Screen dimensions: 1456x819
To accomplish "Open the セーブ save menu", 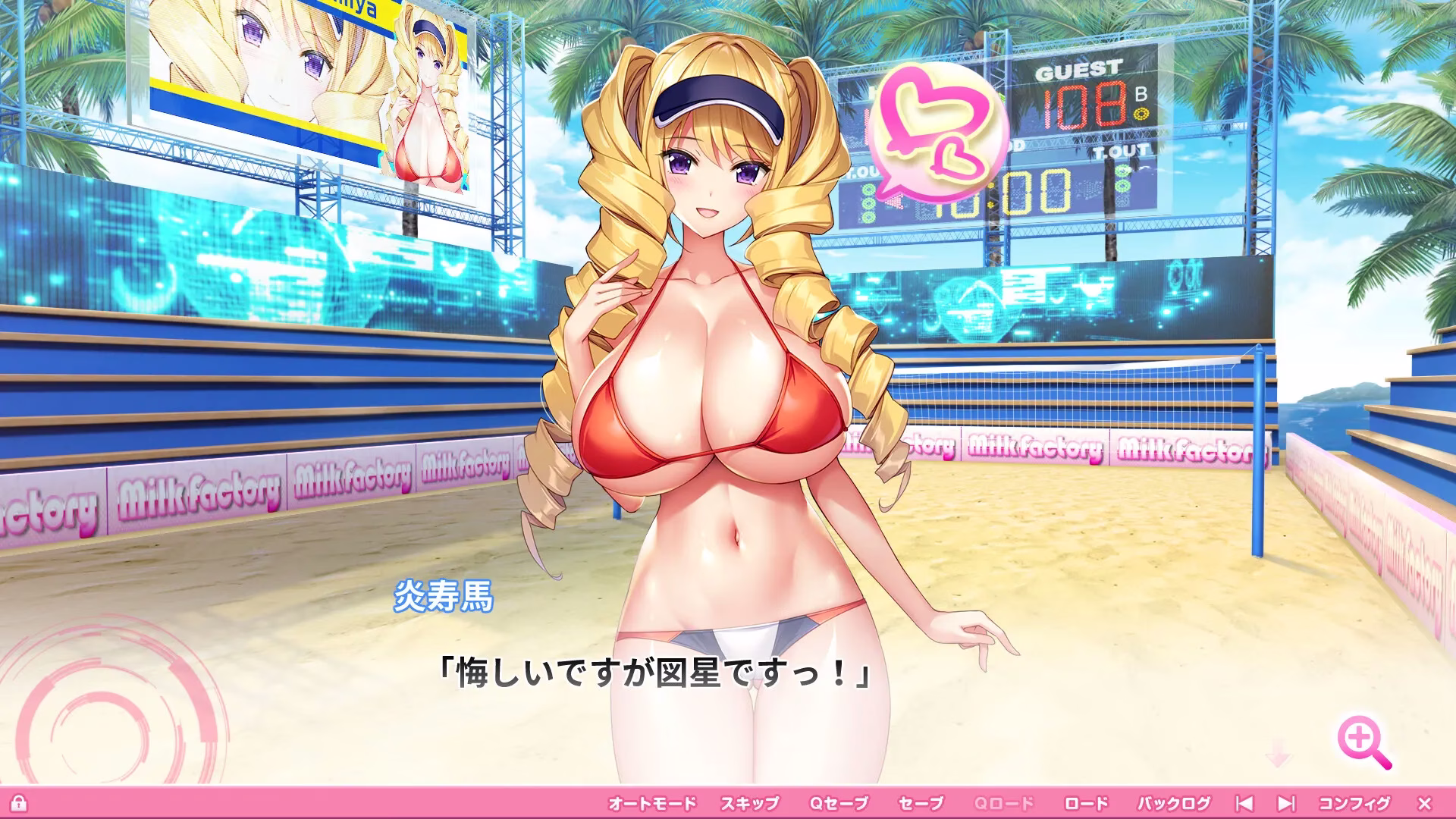I will pyautogui.click(x=921, y=803).
